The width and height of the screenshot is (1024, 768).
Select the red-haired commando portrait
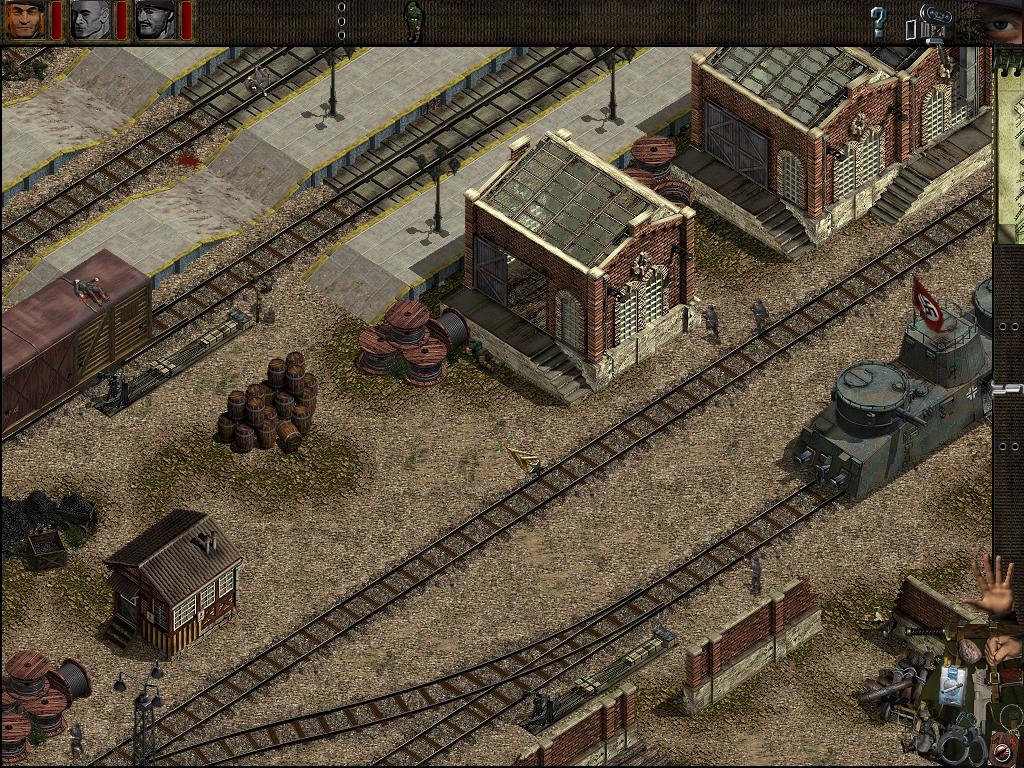tap(24, 20)
